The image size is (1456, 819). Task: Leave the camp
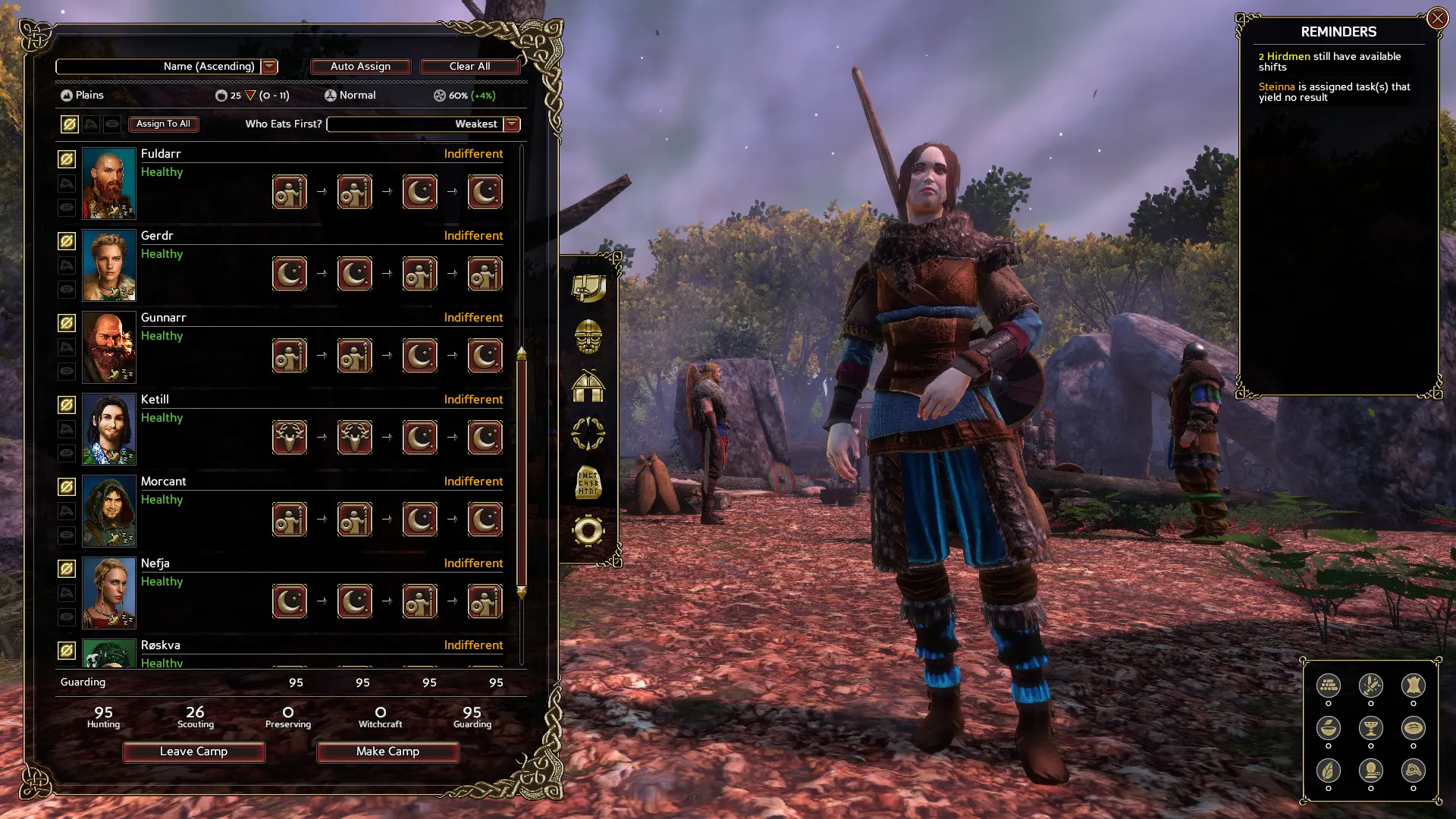tap(193, 752)
